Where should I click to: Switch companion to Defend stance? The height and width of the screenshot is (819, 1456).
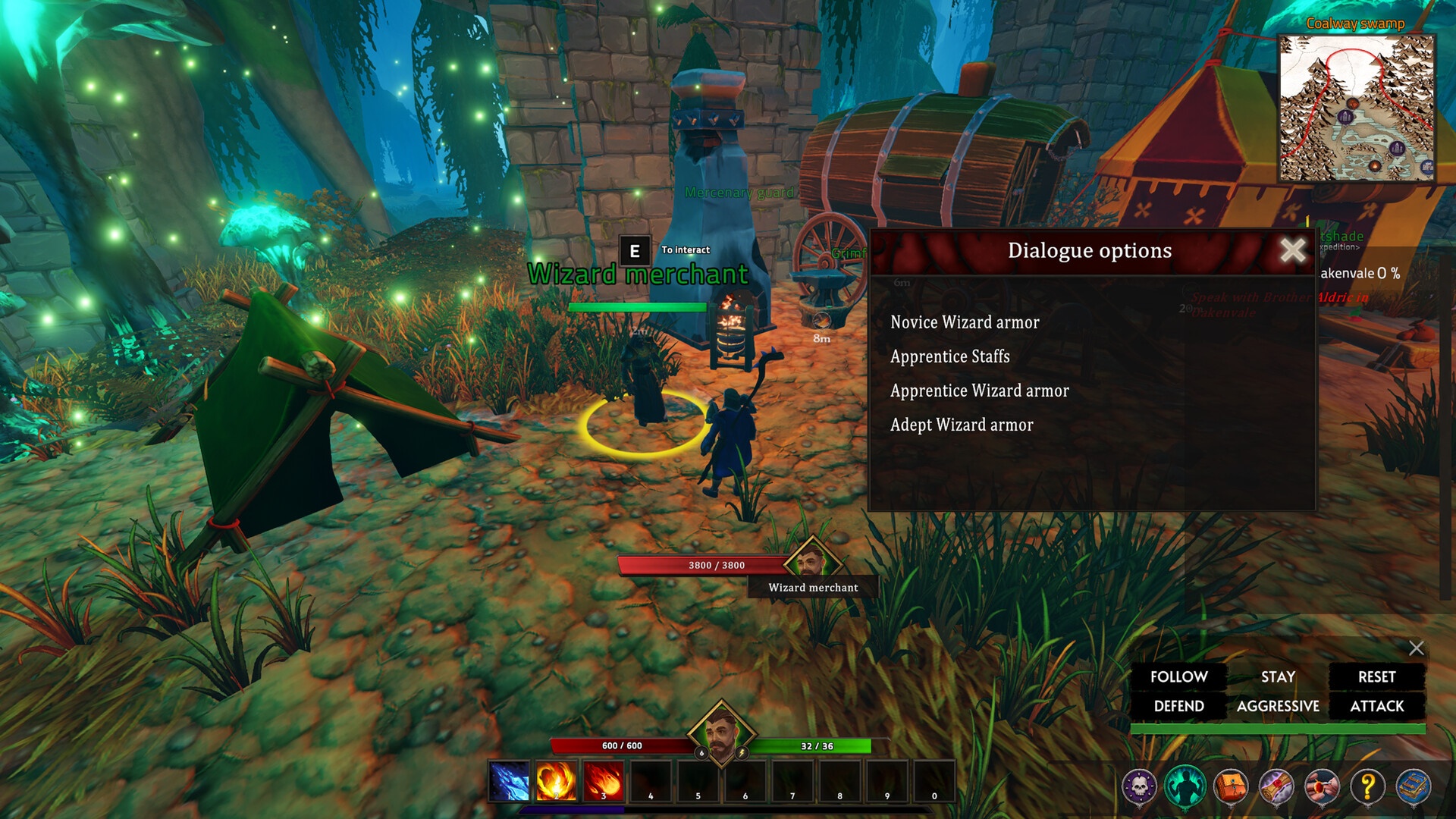(x=1178, y=706)
